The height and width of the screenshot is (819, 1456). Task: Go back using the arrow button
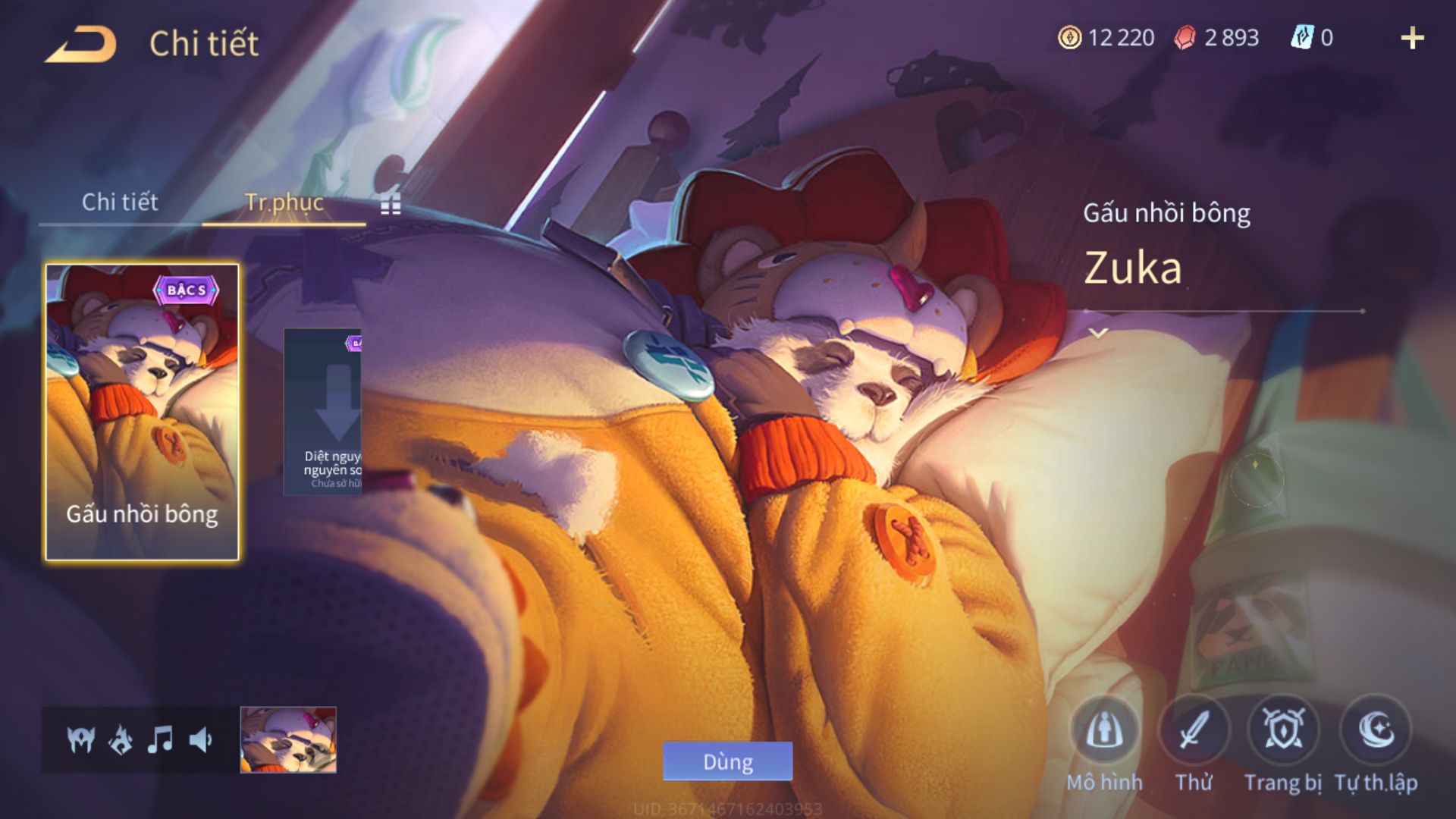pyautogui.click(x=80, y=44)
